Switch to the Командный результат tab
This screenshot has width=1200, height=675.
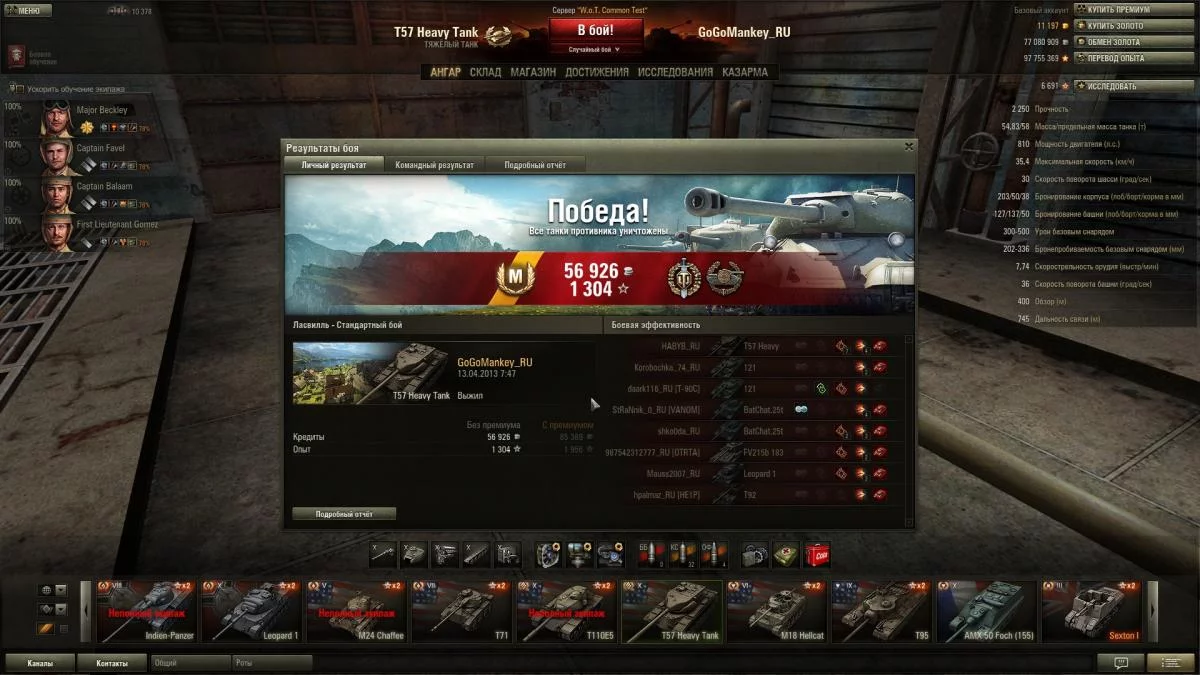[434, 165]
